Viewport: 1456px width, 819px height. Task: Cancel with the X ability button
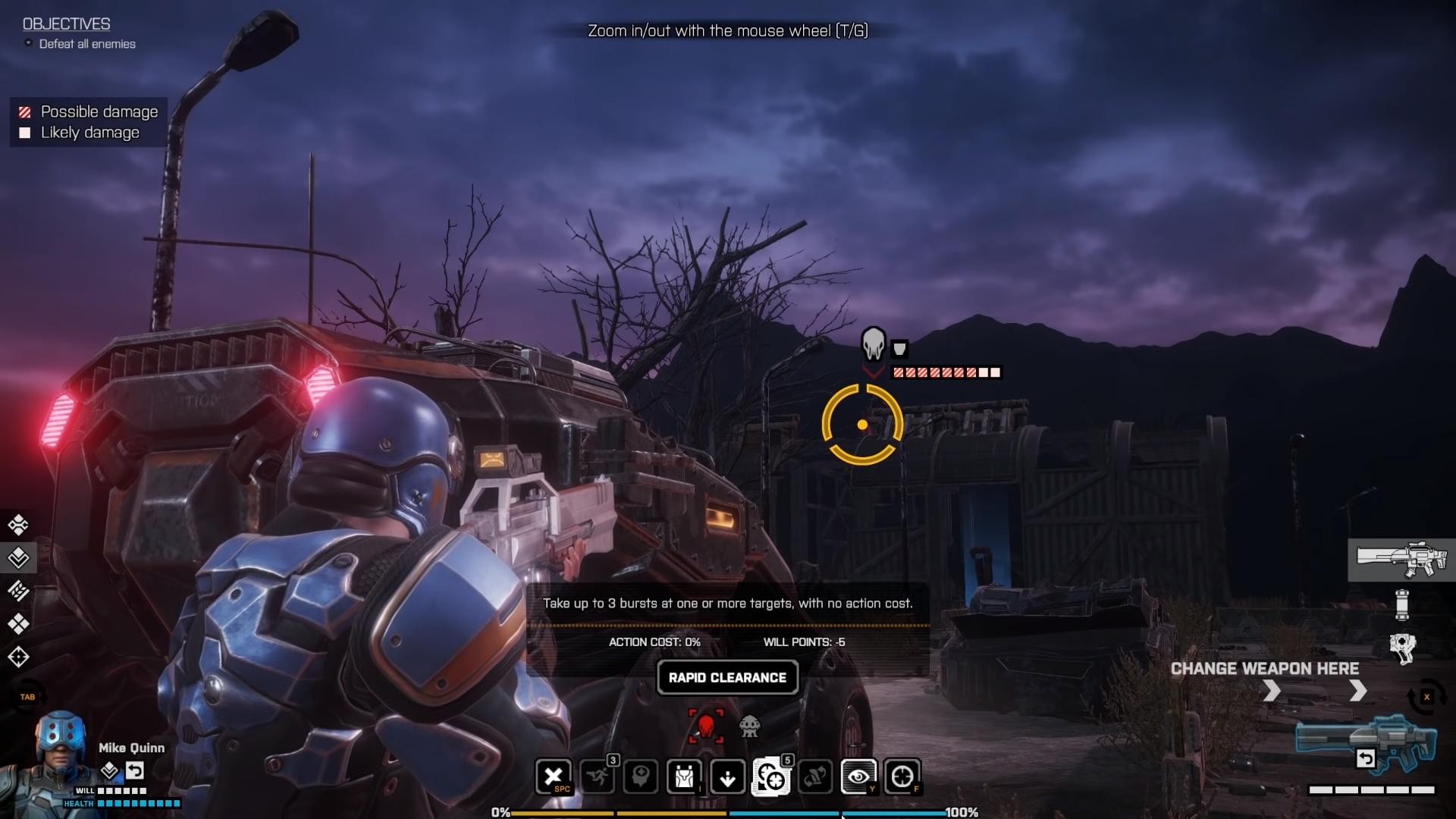(x=554, y=777)
